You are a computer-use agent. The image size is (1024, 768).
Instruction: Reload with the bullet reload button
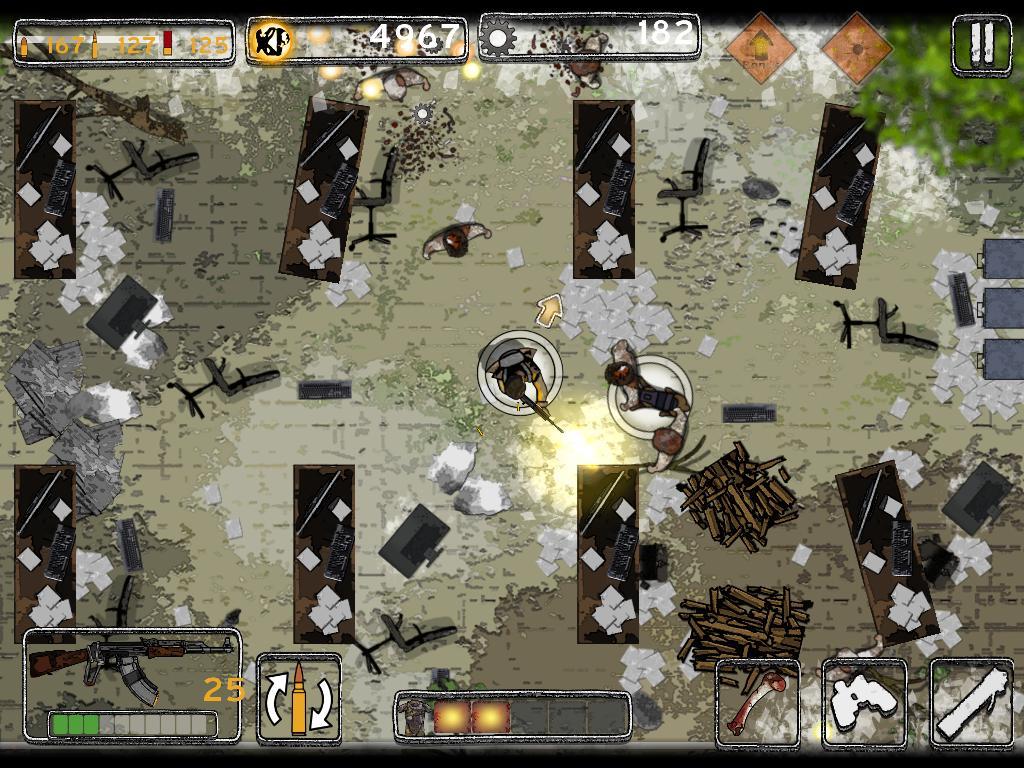pos(299,698)
